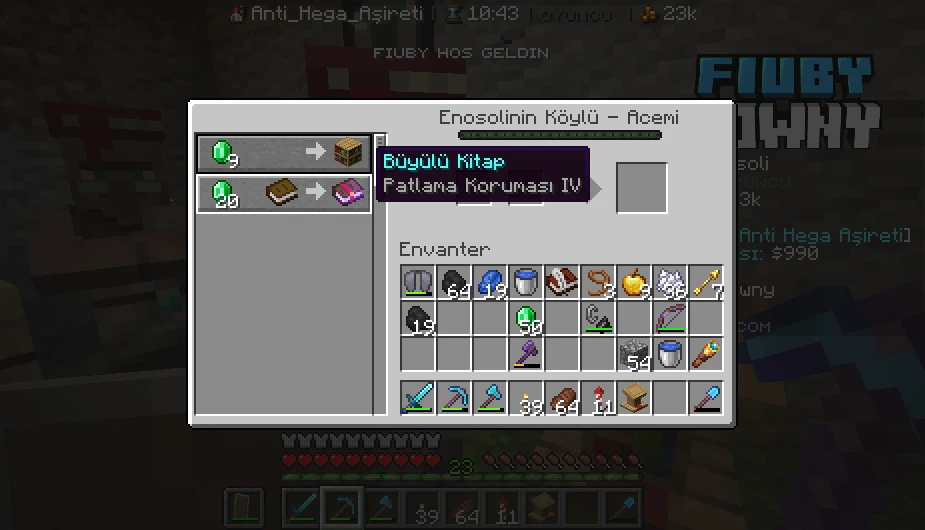Select the lead item slot
Viewport: 925px width, 530px height.
[x=597, y=283]
